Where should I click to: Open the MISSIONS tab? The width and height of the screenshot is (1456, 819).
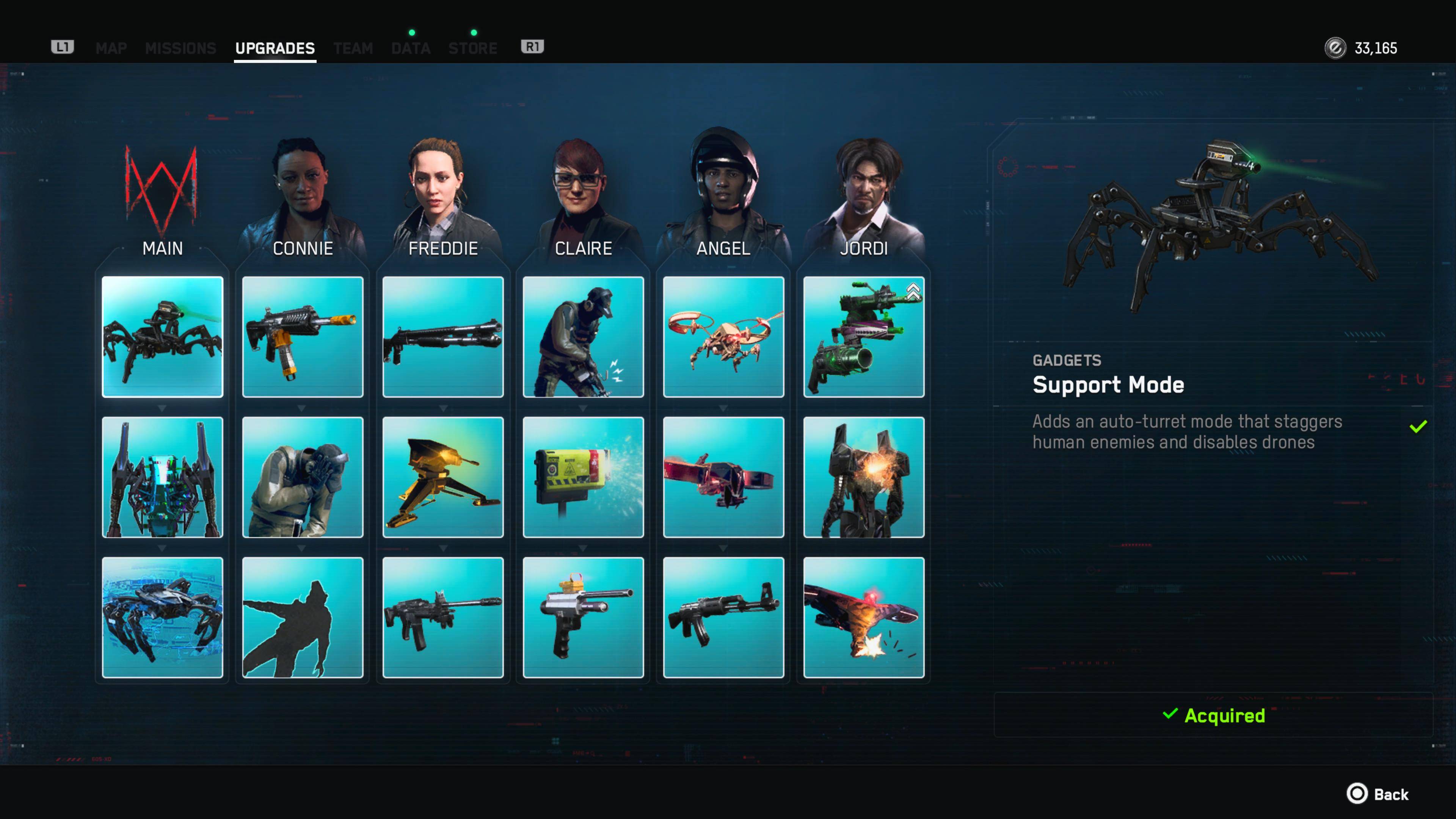tap(180, 48)
